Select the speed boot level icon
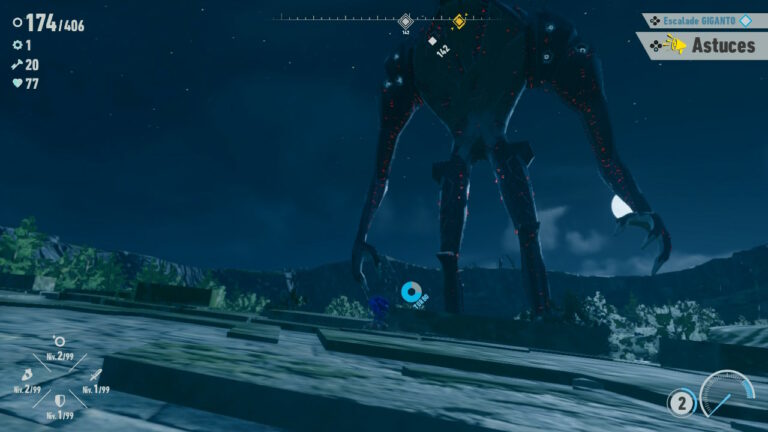Image resolution: width=768 pixels, height=432 pixels. [x=25, y=376]
